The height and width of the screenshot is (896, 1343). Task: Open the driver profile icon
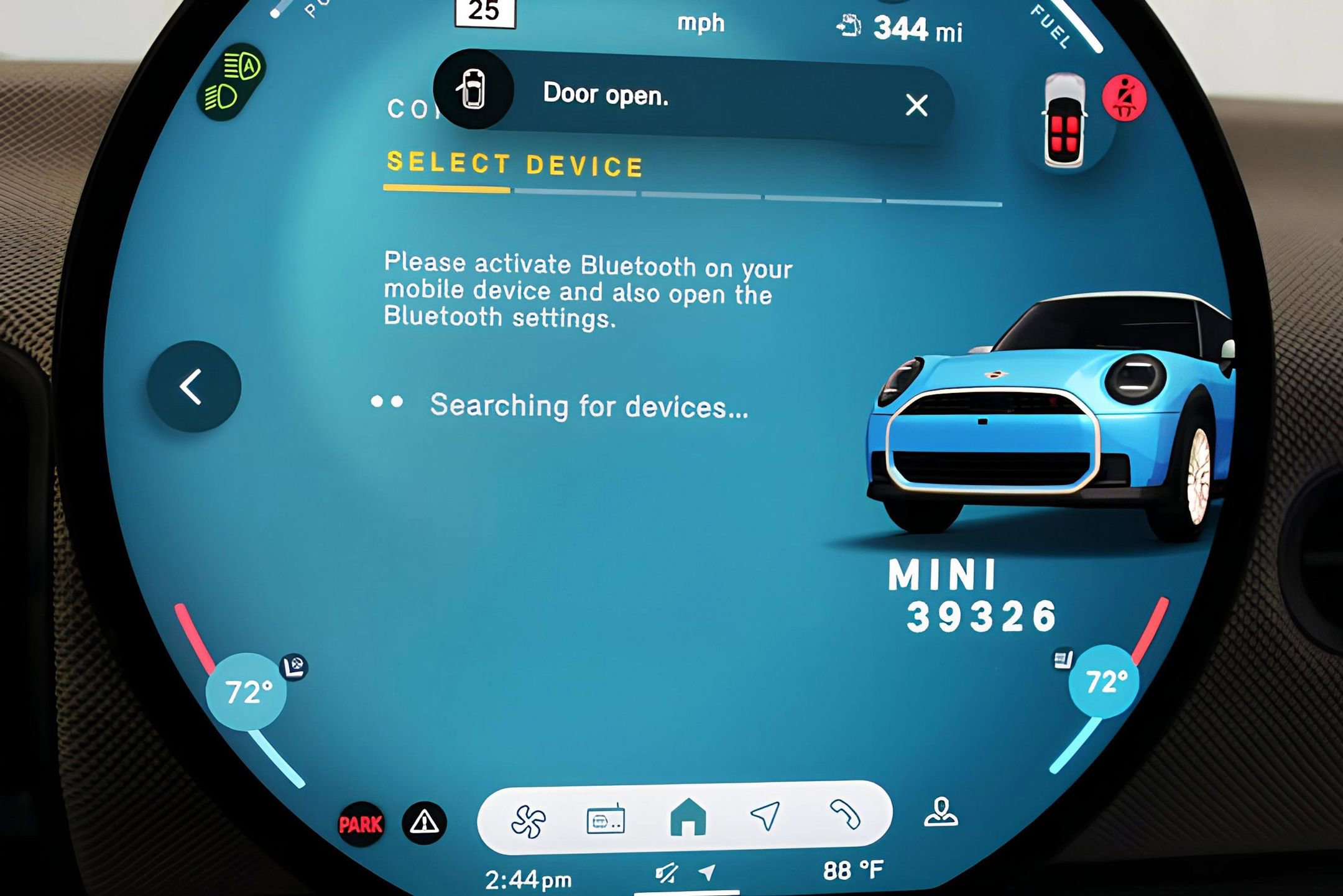coord(941,812)
